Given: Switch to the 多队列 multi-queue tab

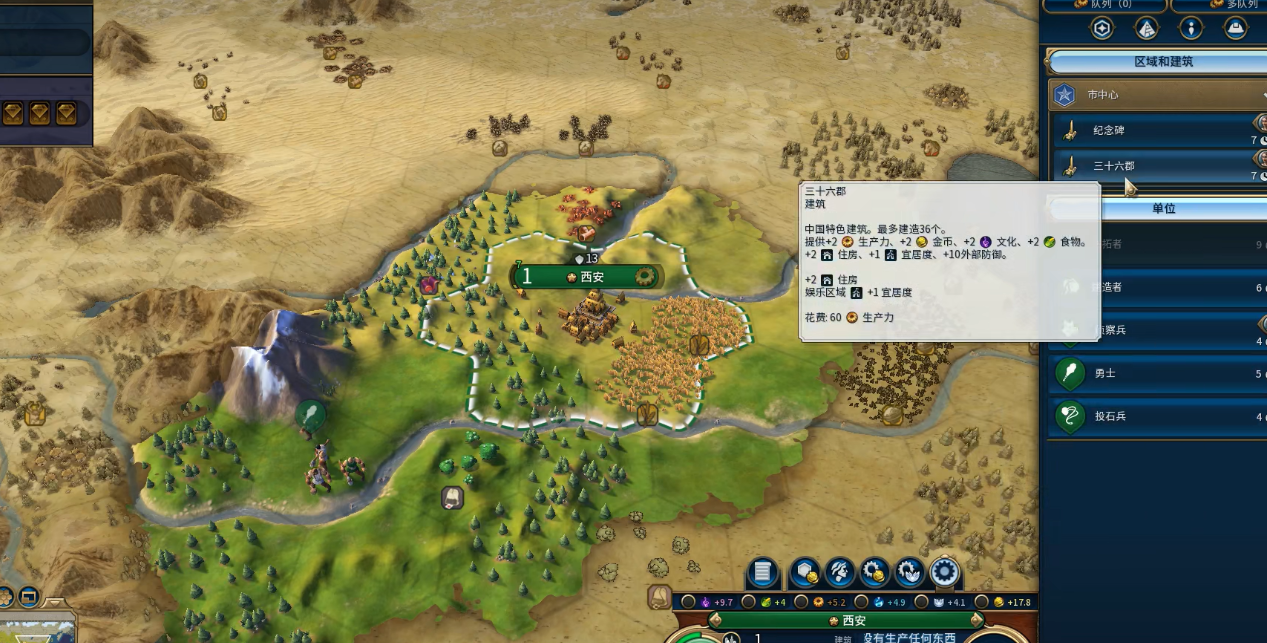Looking at the screenshot, I should 1220,4.
